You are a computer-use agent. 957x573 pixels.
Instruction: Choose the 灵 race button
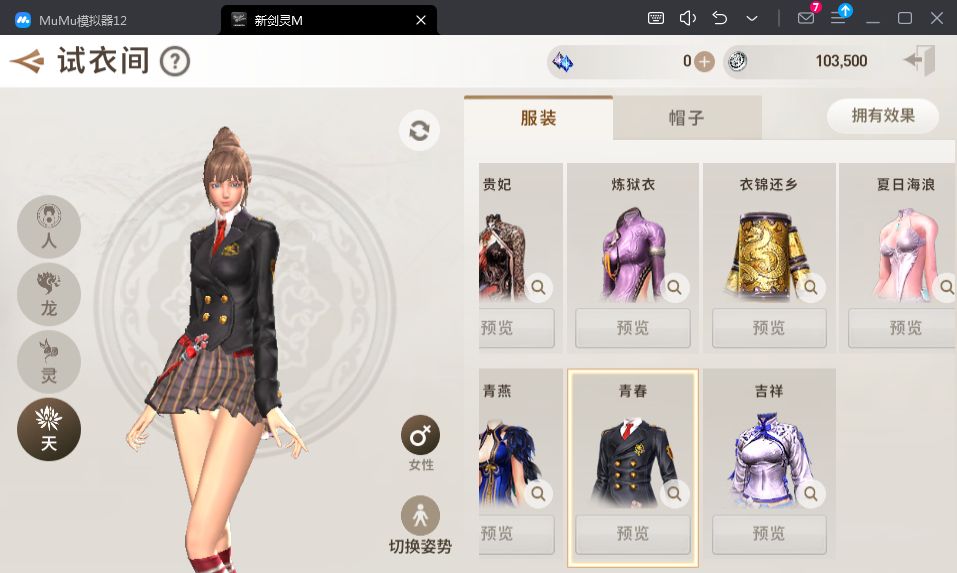48,361
